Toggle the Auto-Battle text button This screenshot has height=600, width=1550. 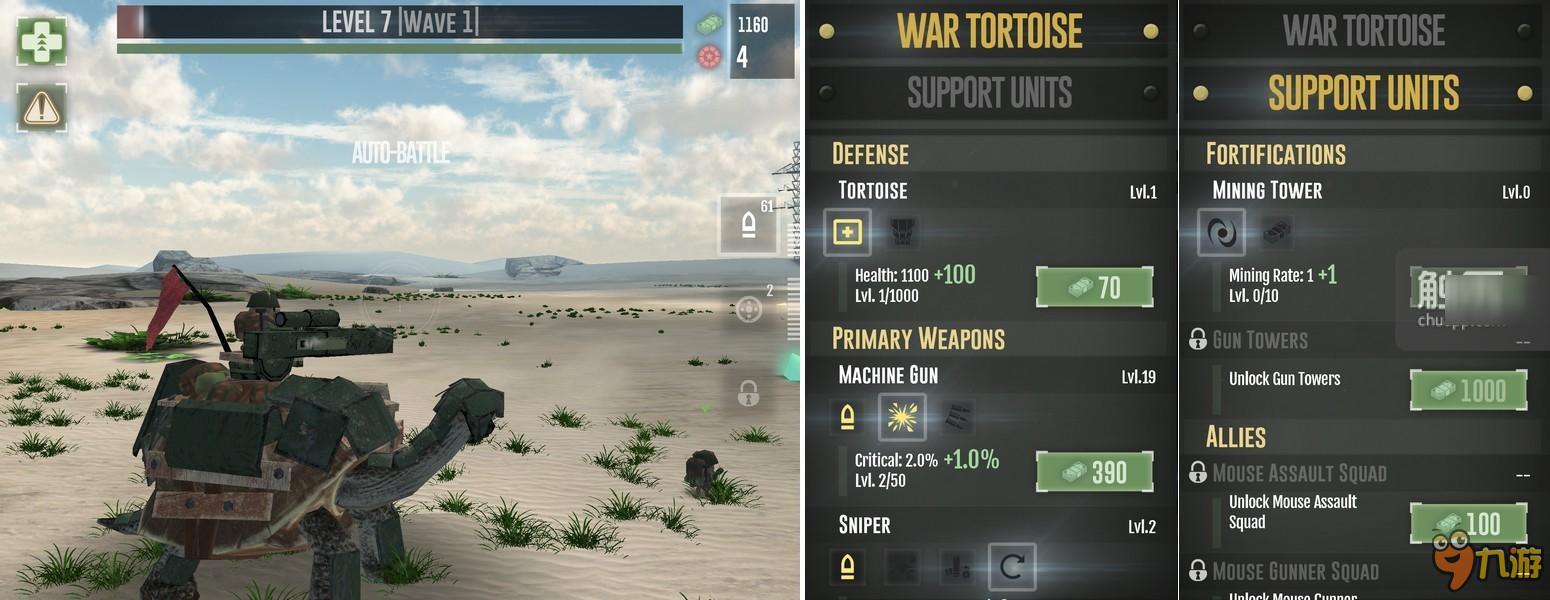400,153
